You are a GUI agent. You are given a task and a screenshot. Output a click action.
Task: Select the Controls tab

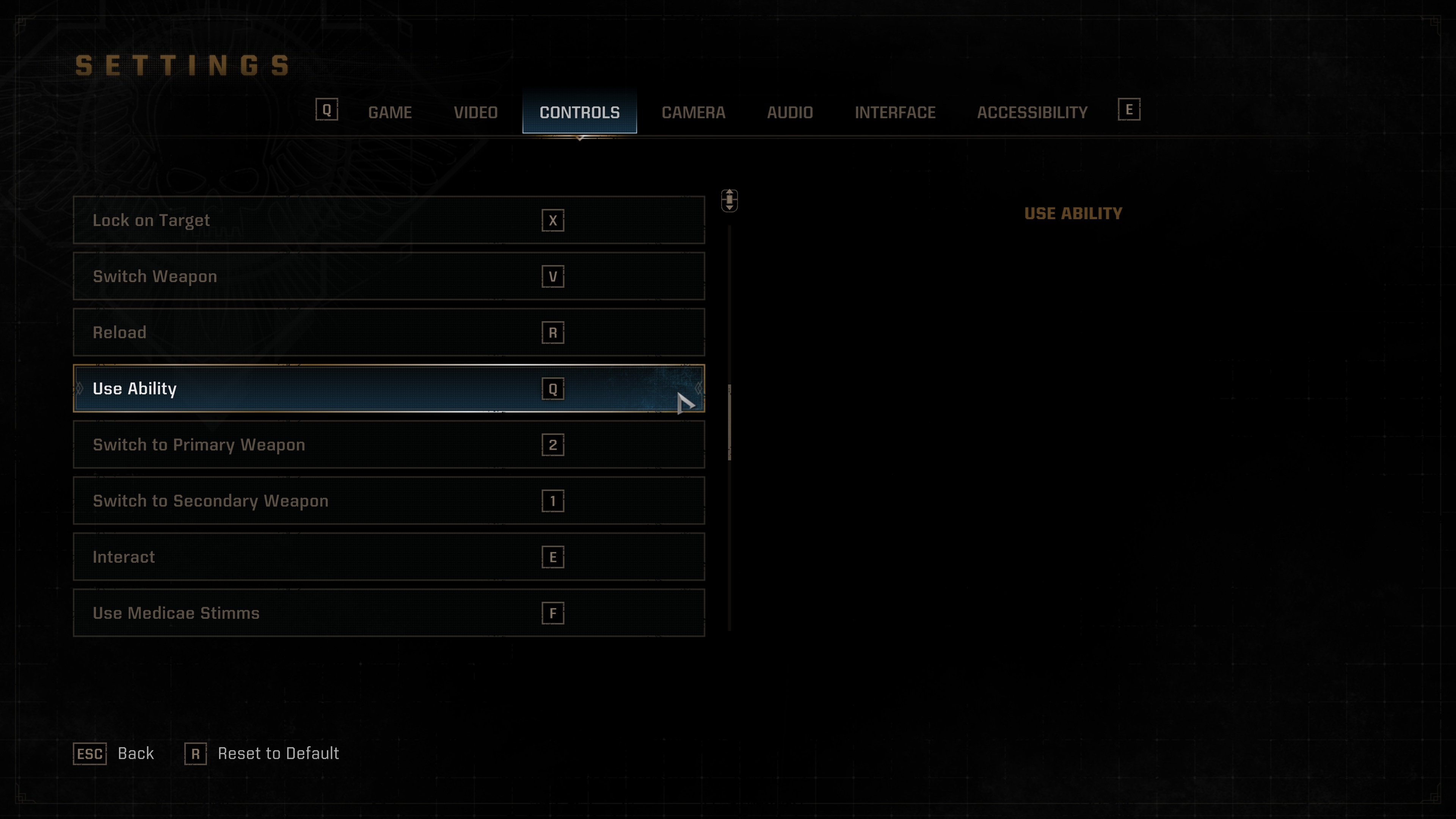click(x=579, y=113)
